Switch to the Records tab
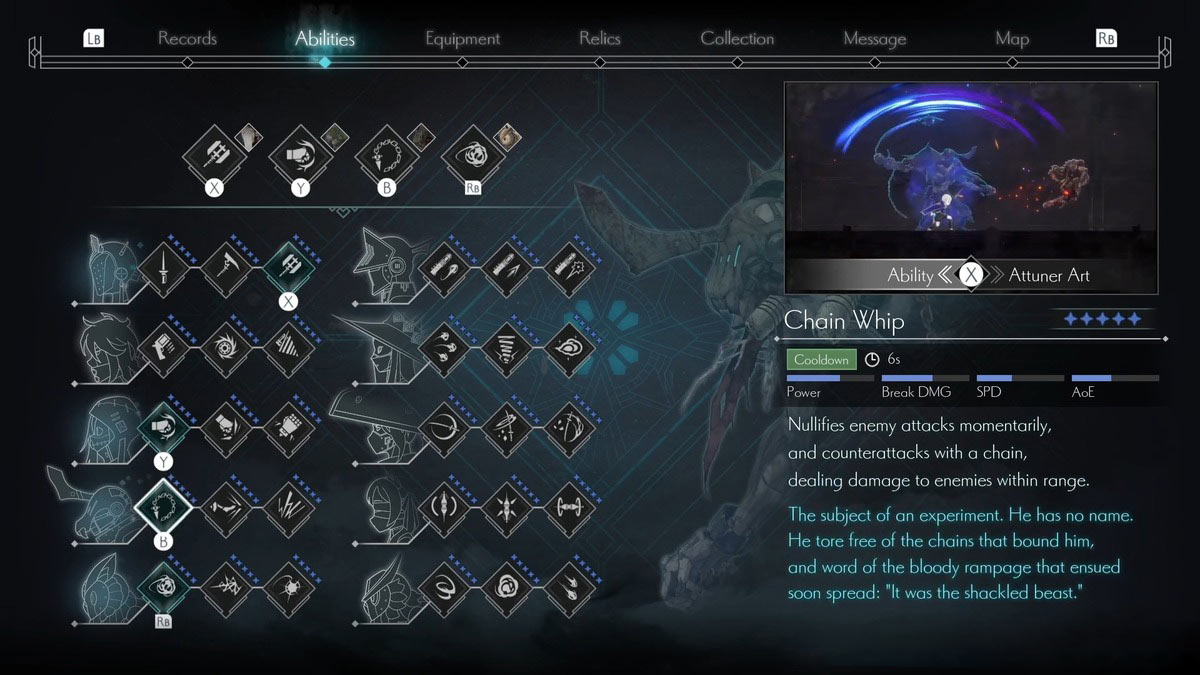The image size is (1200, 675). [x=187, y=39]
